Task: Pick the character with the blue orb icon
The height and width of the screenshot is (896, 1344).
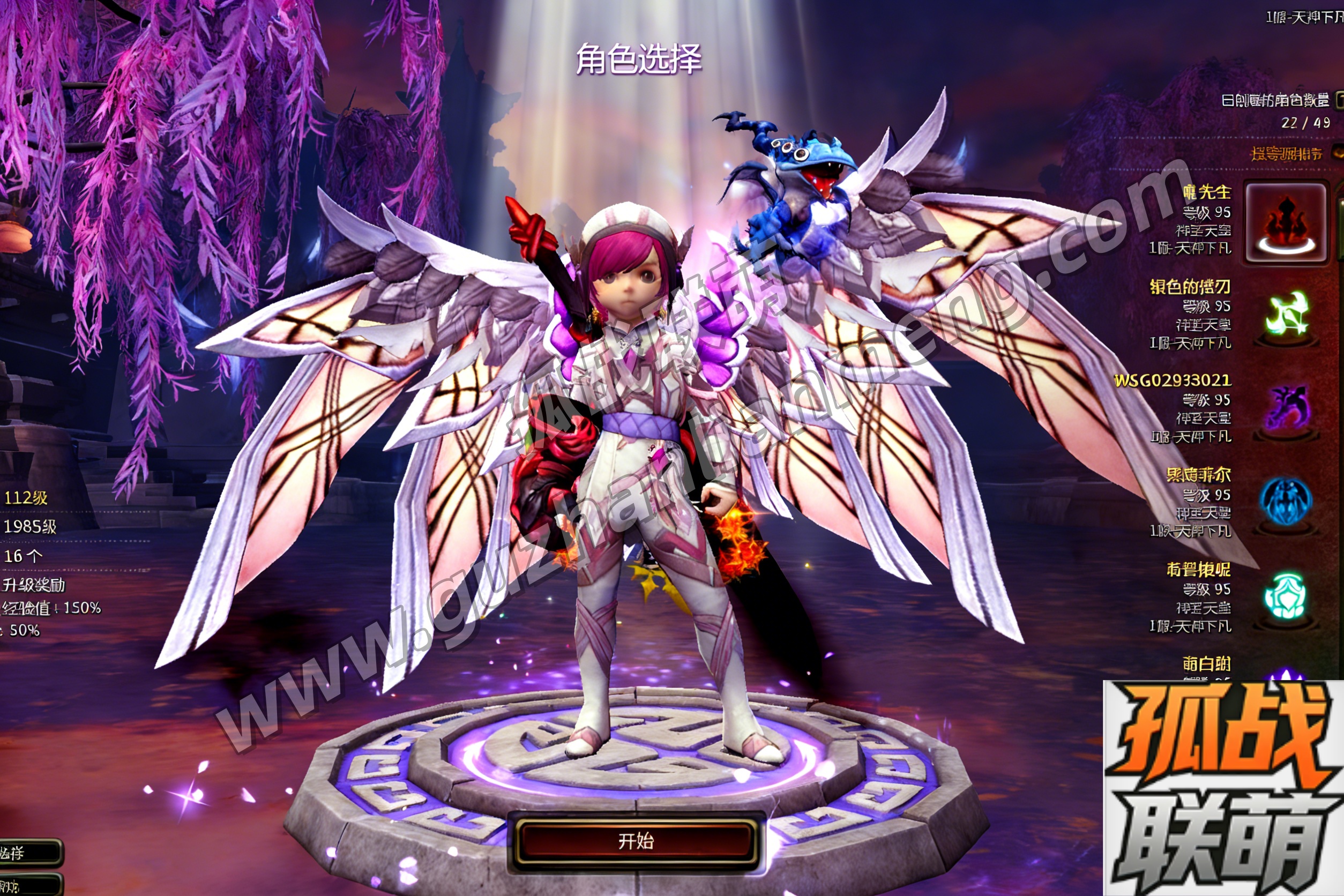Action: (1285, 502)
